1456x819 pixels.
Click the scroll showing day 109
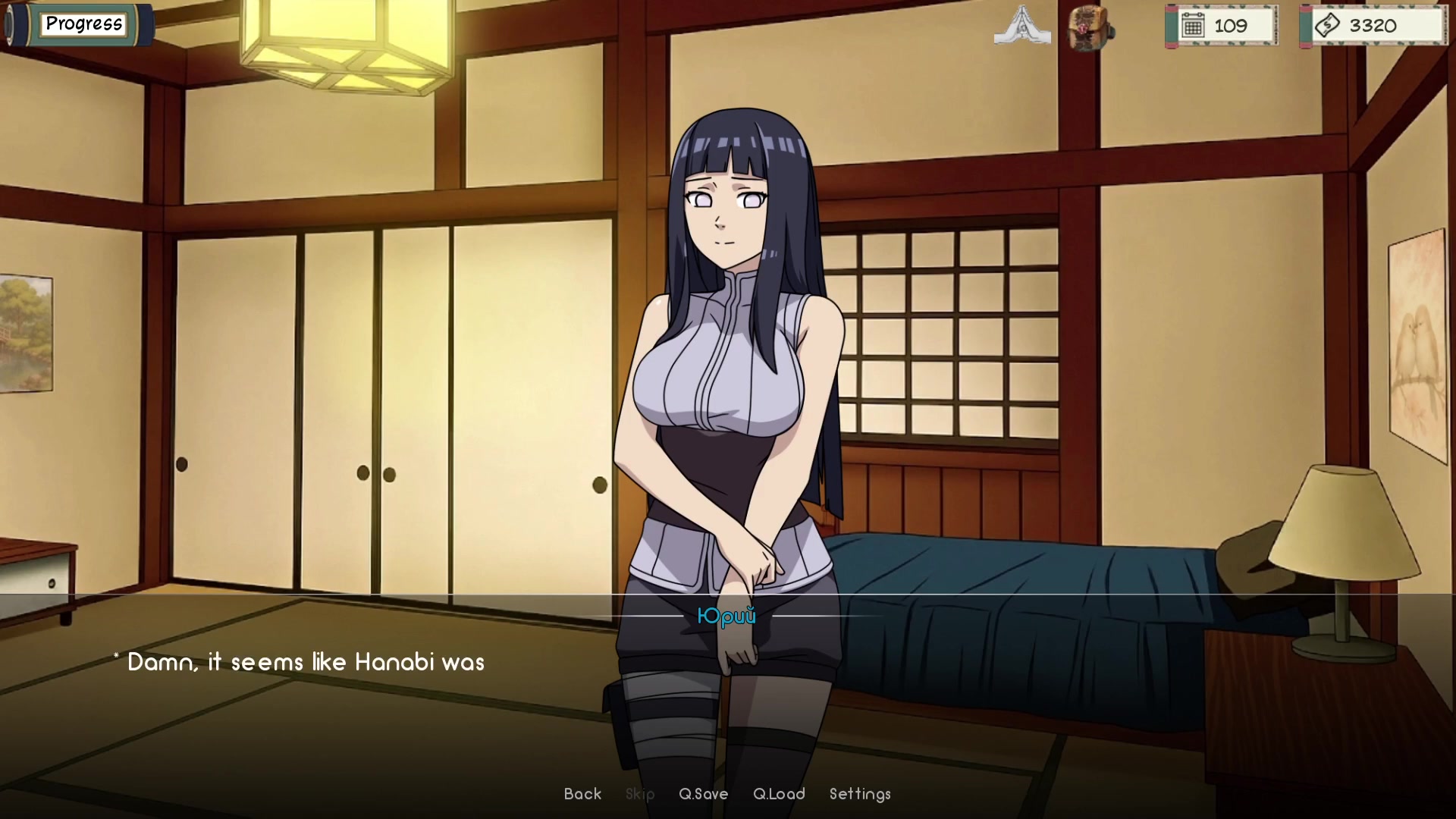pos(1222,25)
